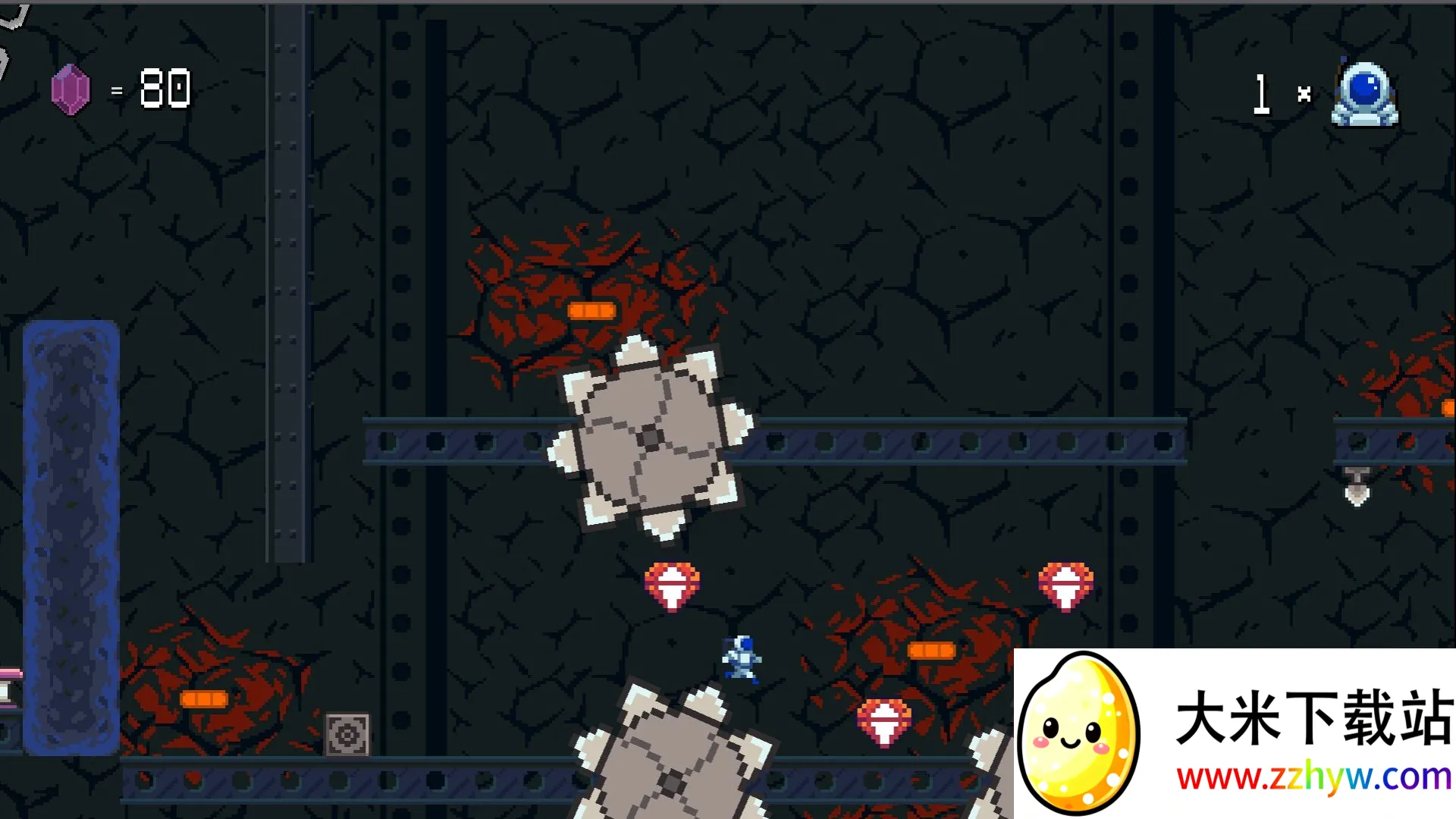
Task: Open the www.zzhyw.com watermark link
Action: tap(1313, 777)
